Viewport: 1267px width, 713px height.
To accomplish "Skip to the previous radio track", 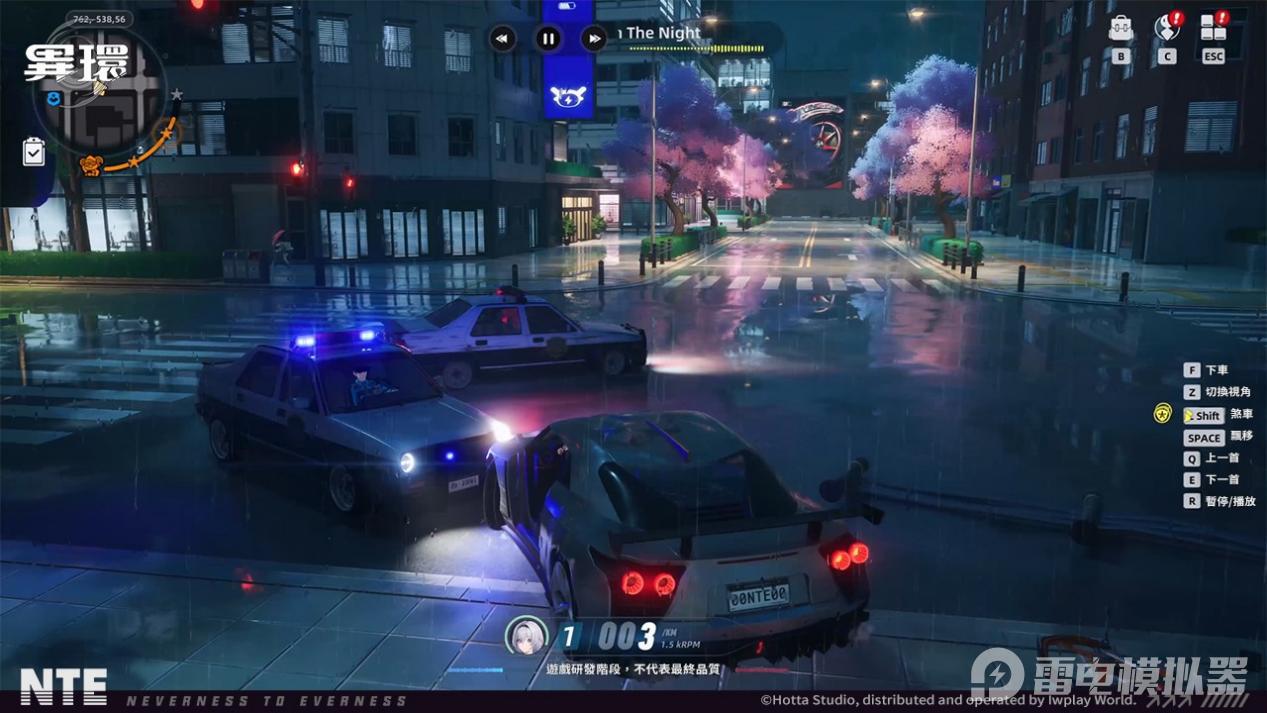I will tap(502, 39).
